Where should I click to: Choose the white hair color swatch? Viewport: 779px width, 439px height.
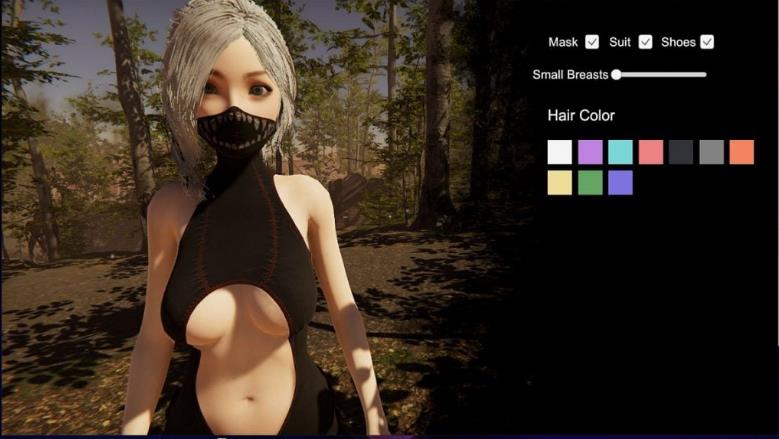[x=560, y=152]
